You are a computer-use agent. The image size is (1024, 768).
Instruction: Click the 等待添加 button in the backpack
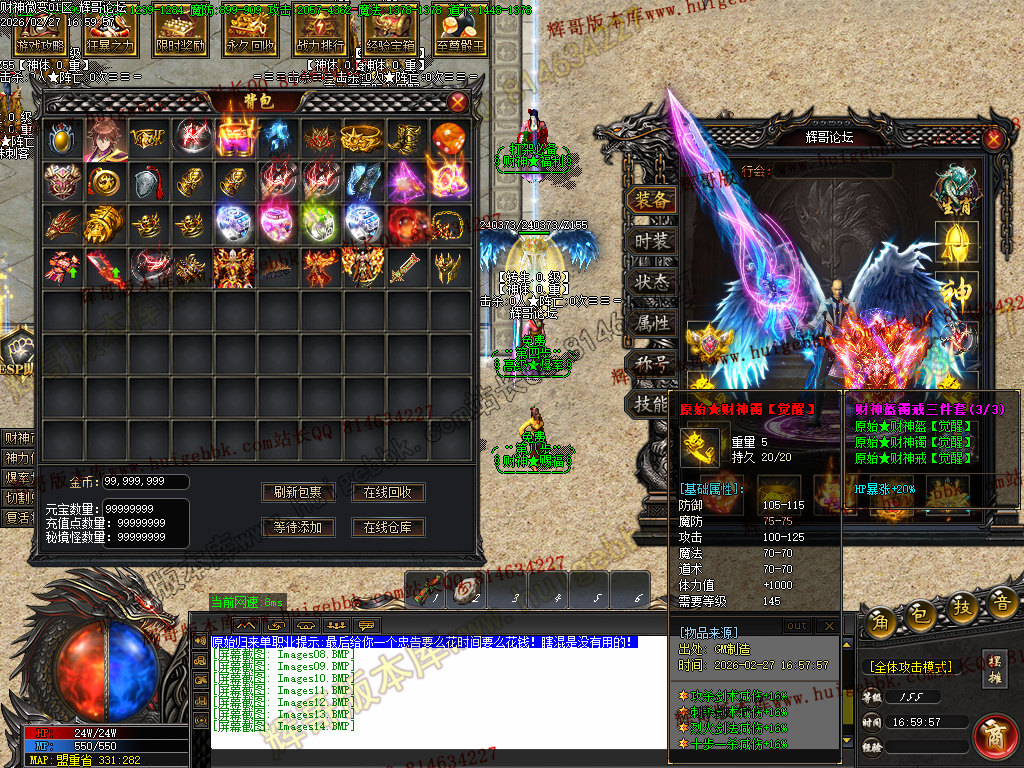tap(298, 527)
